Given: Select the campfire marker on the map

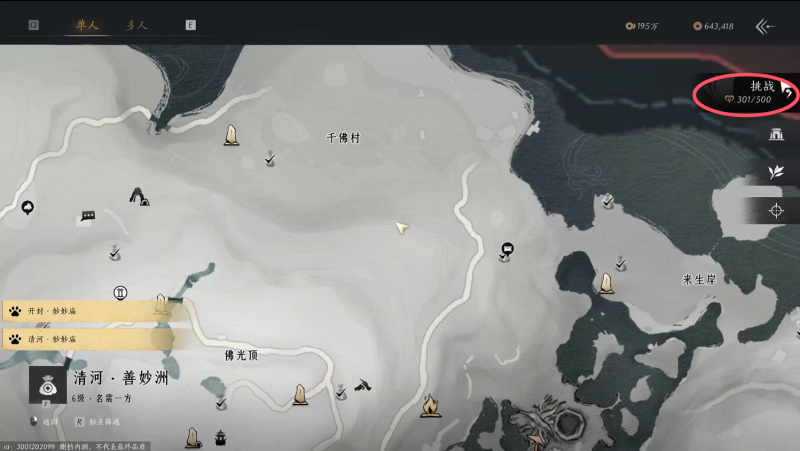Looking at the screenshot, I should tap(431, 405).
